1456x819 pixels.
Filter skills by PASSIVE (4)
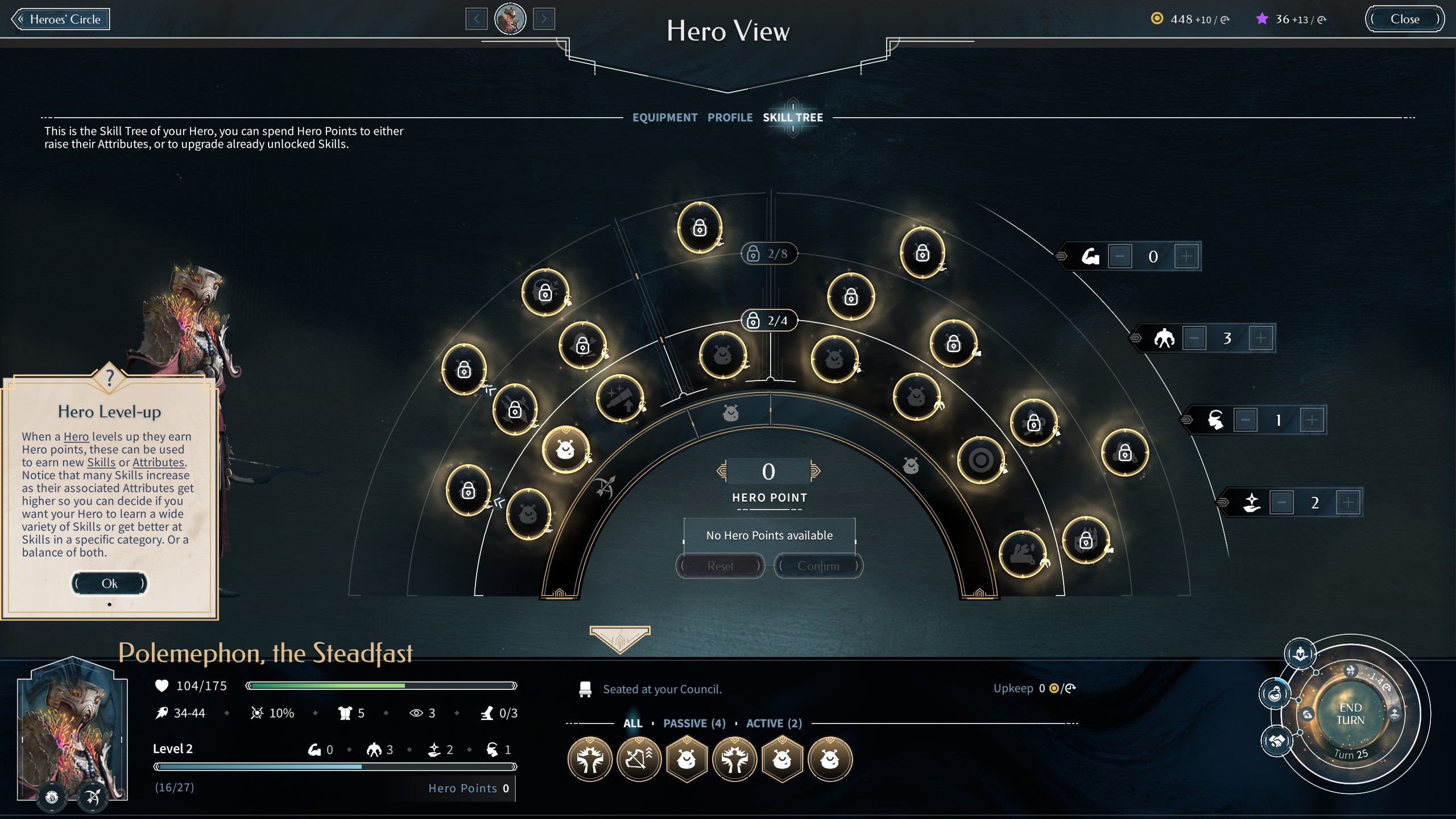pyautogui.click(x=694, y=723)
